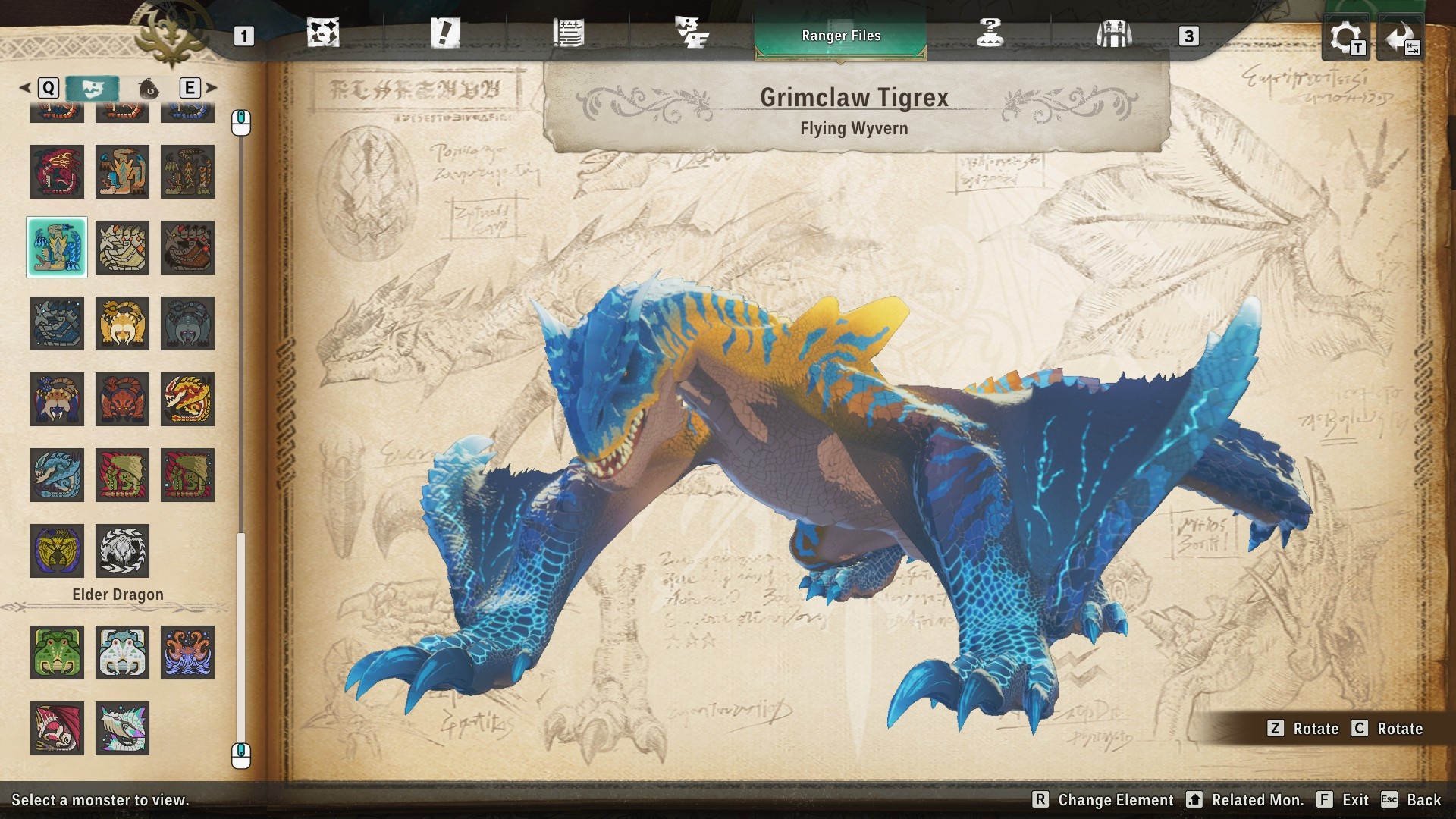This screenshot has height=819, width=1456.
Task: Open the banner crest icon near the 3
Action: coord(1113,35)
